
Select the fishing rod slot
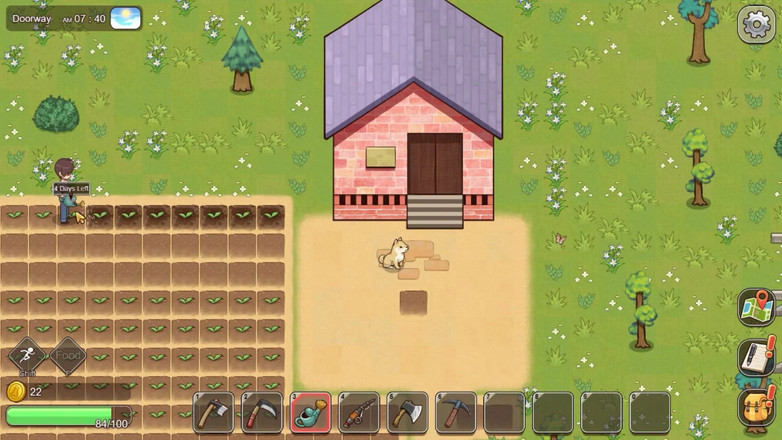(x=359, y=412)
